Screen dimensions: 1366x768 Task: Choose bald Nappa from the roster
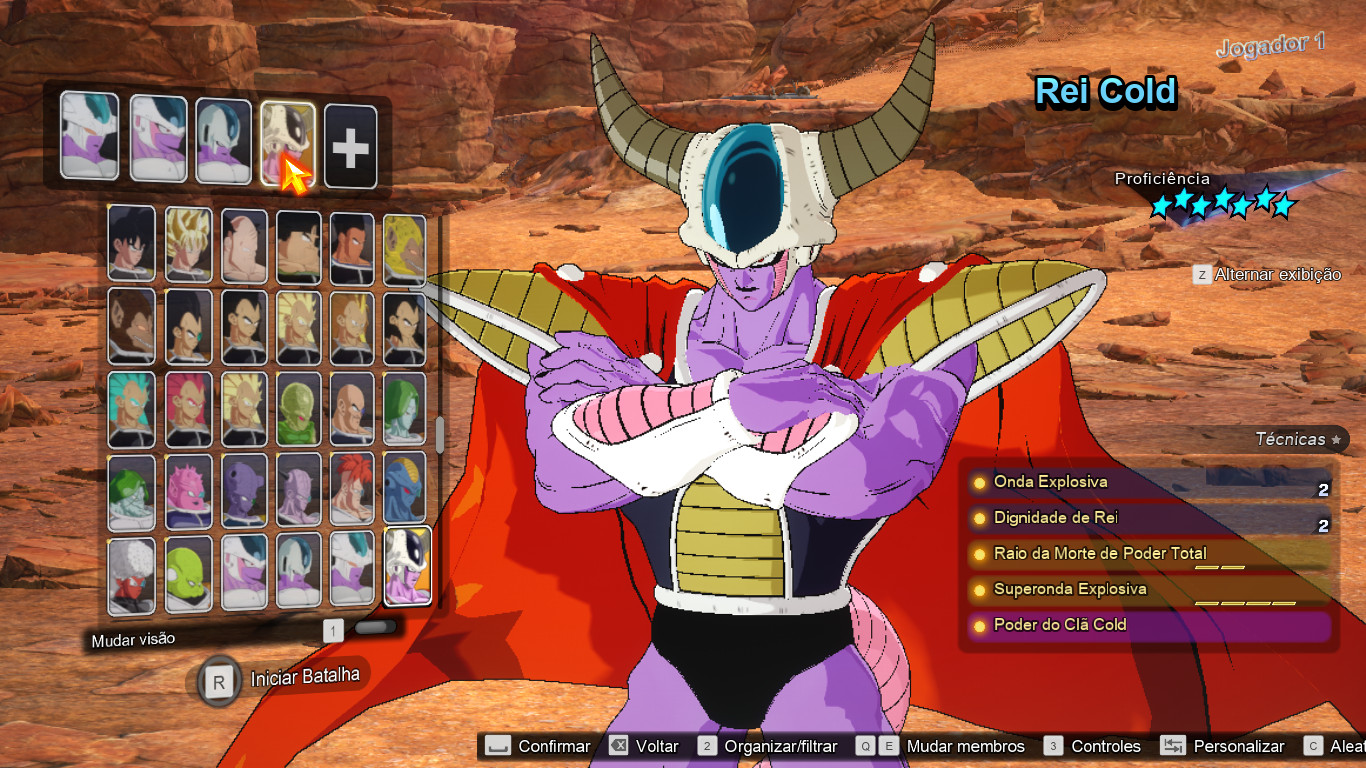[353, 408]
